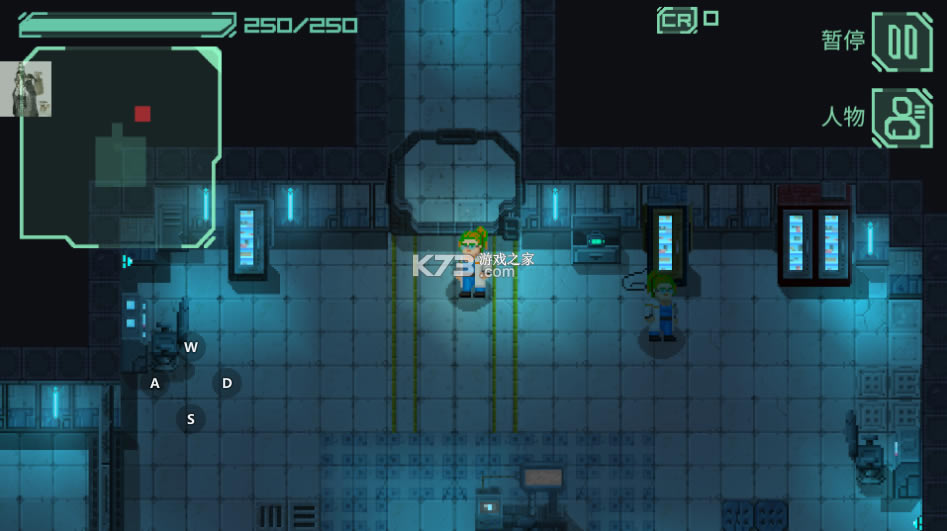Tap the S move-down button
Image resolution: width=947 pixels, height=531 pixels.
click(190, 418)
